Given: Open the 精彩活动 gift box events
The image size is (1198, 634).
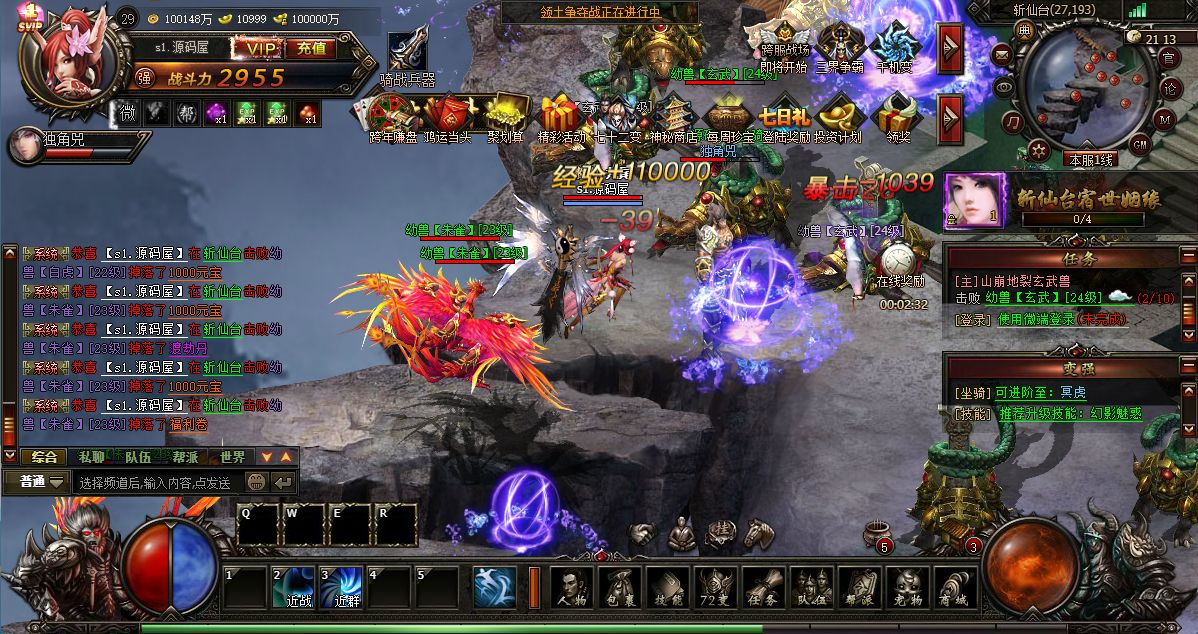Looking at the screenshot, I should pyautogui.click(x=562, y=118).
